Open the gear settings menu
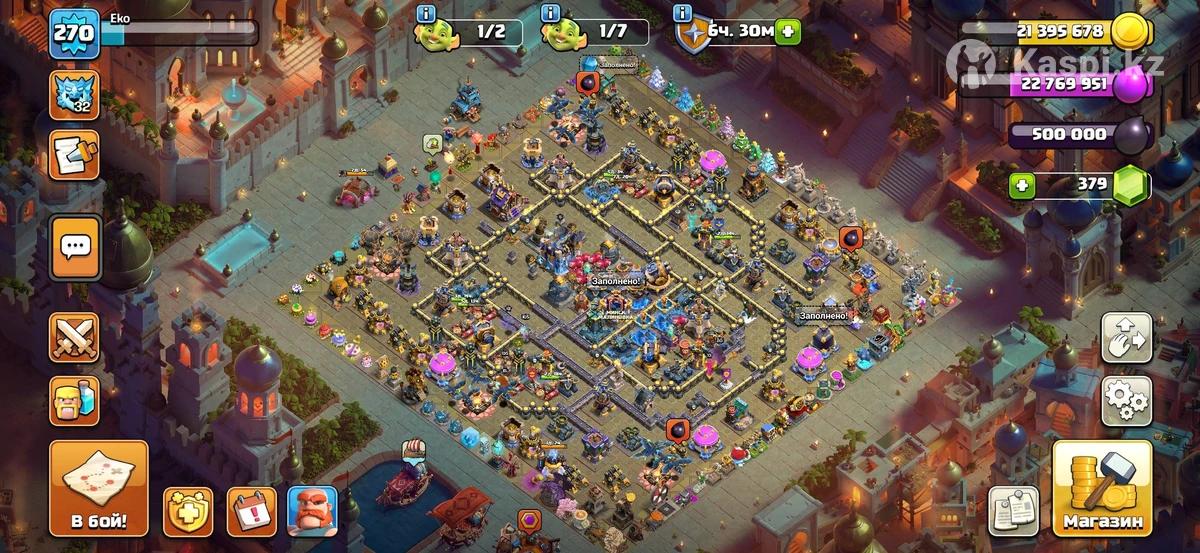 [x=1126, y=400]
